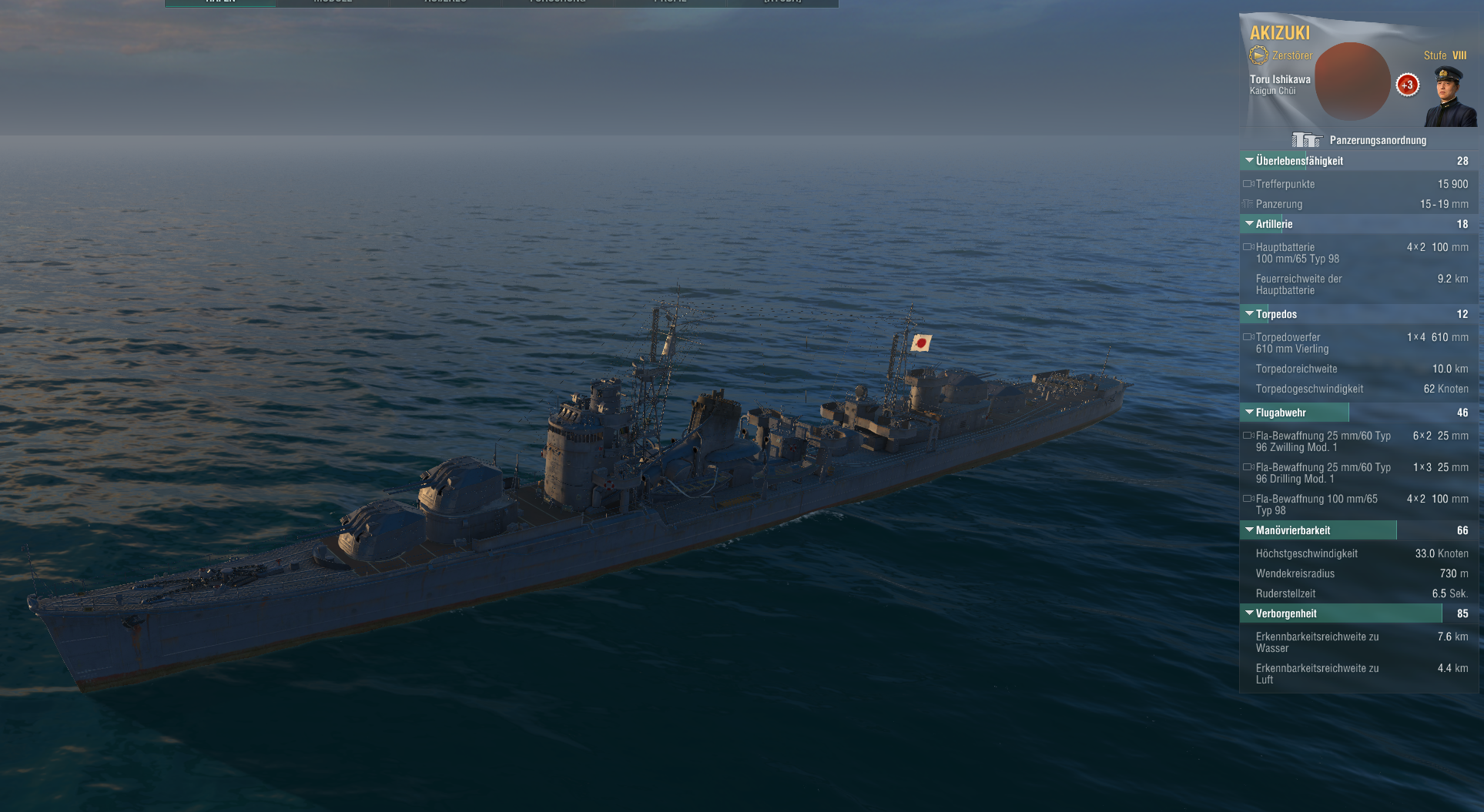
Task: Collapse the Manövrierbarkeit section
Action: tap(1249, 530)
